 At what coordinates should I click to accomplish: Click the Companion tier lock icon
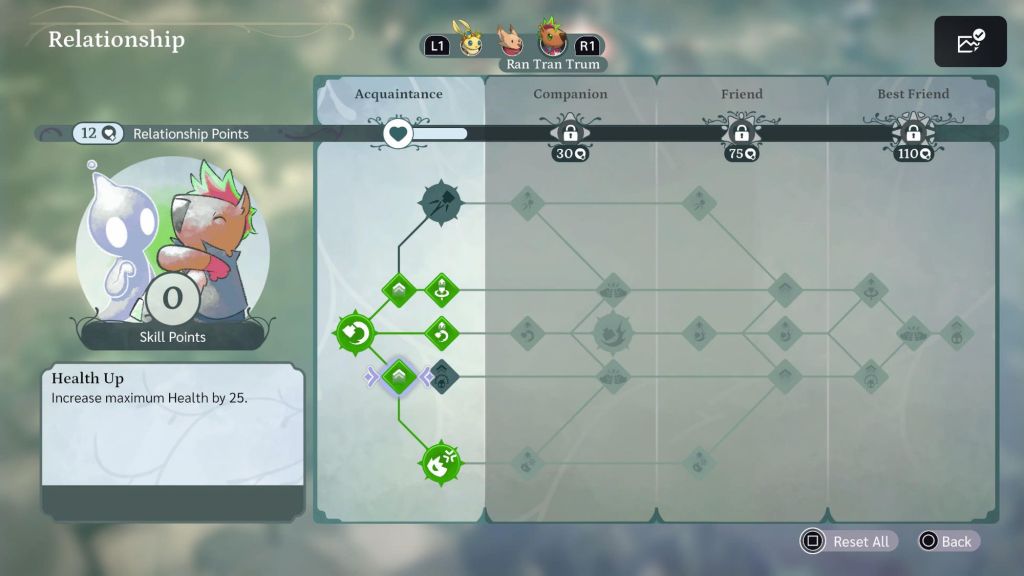point(570,133)
